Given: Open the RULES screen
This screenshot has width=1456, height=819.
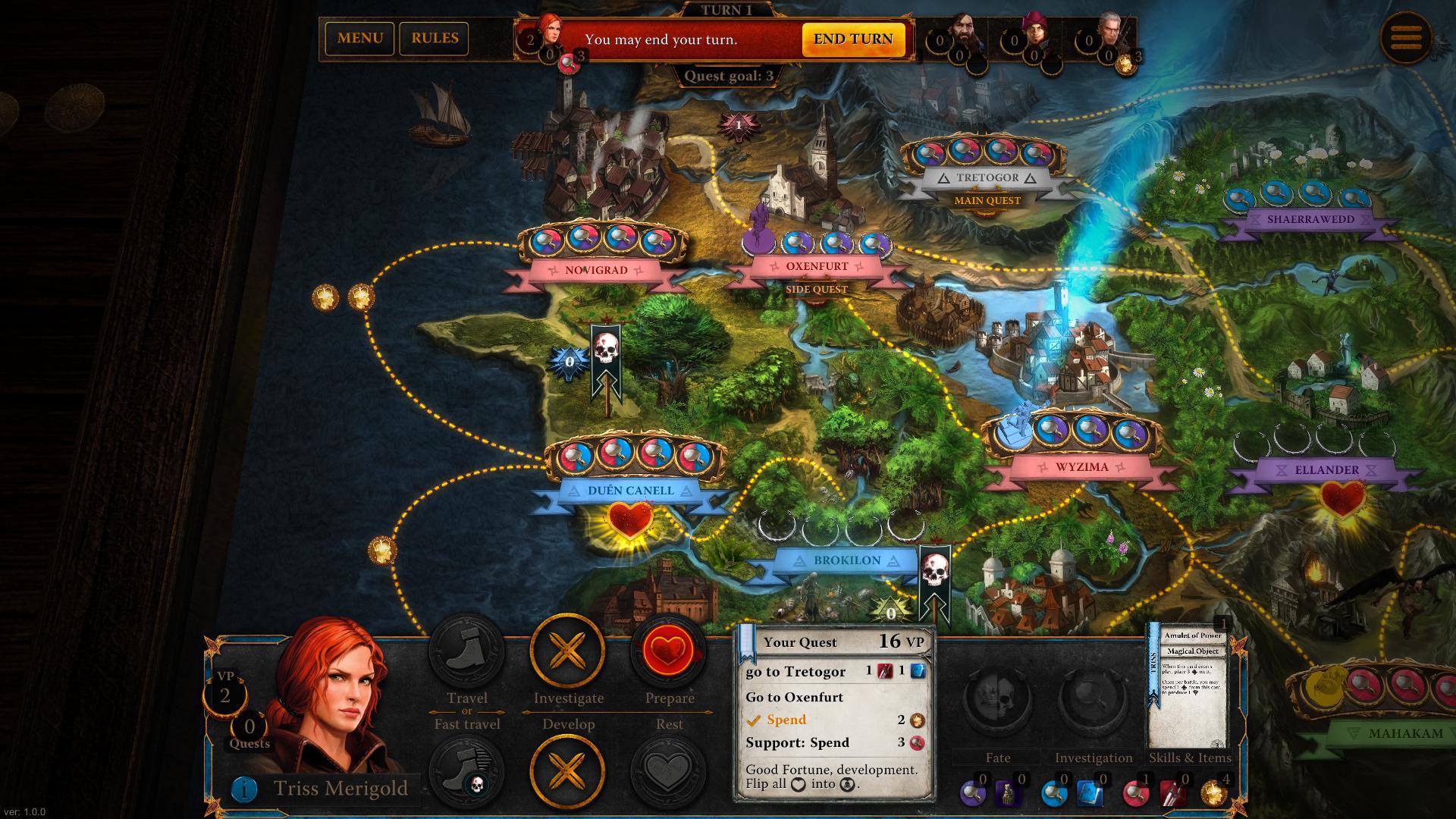Looking at the screenshot, I should pyautogui.click(x=435, y=38).
